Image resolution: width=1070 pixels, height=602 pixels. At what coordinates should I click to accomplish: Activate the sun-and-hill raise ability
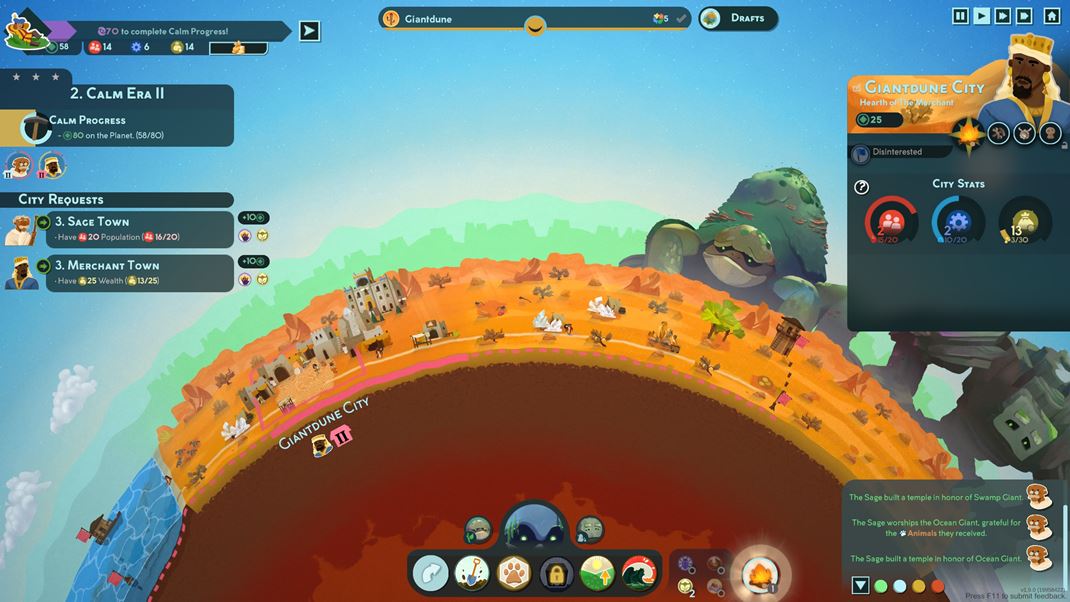(x=597, y=573)
